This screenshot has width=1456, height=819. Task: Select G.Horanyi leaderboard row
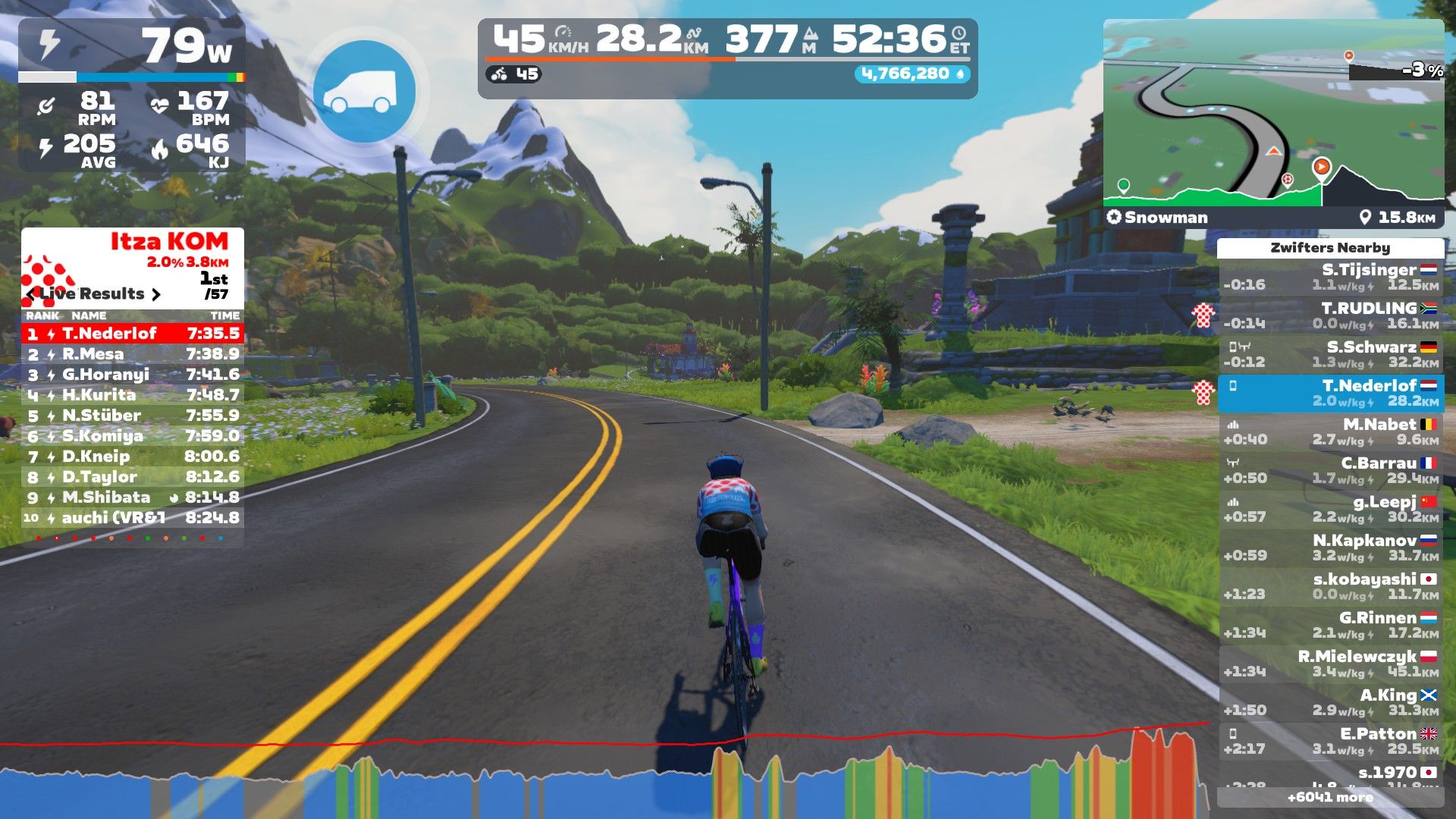point(133,375)
